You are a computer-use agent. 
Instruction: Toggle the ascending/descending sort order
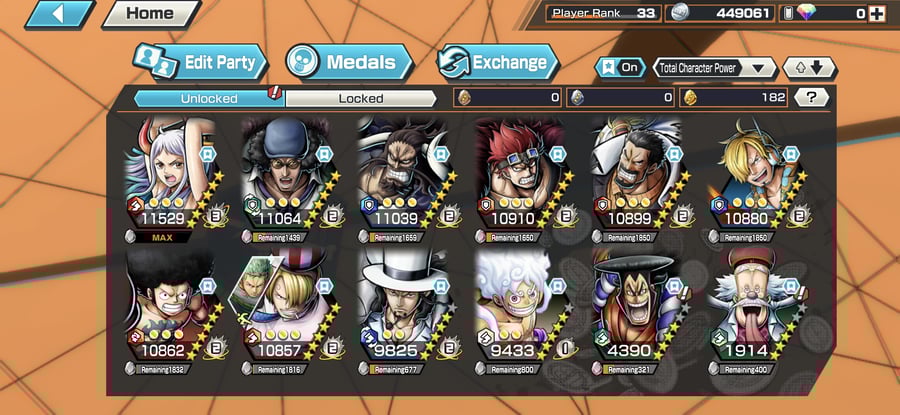point(808,68)
